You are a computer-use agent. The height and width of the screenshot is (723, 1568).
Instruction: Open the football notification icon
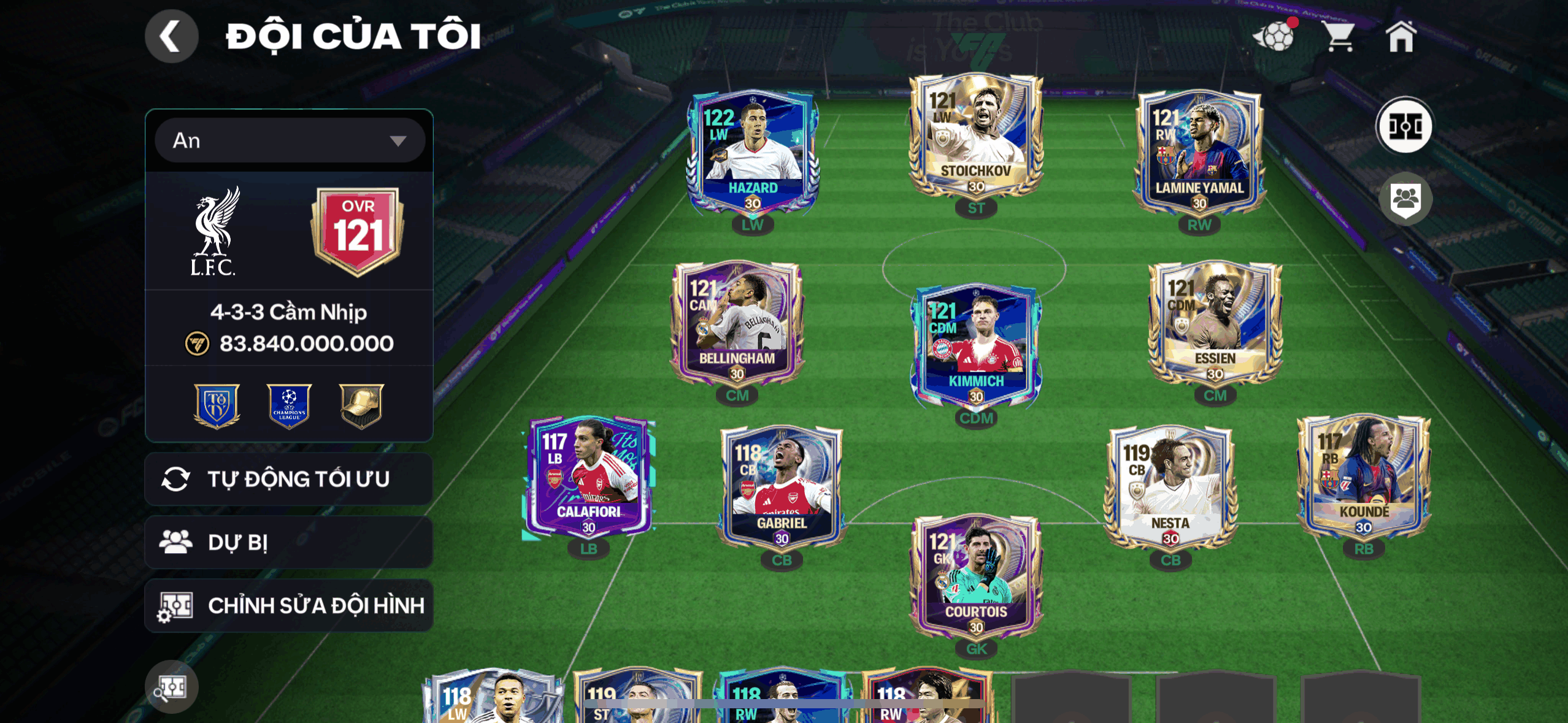click(1275, 37)
